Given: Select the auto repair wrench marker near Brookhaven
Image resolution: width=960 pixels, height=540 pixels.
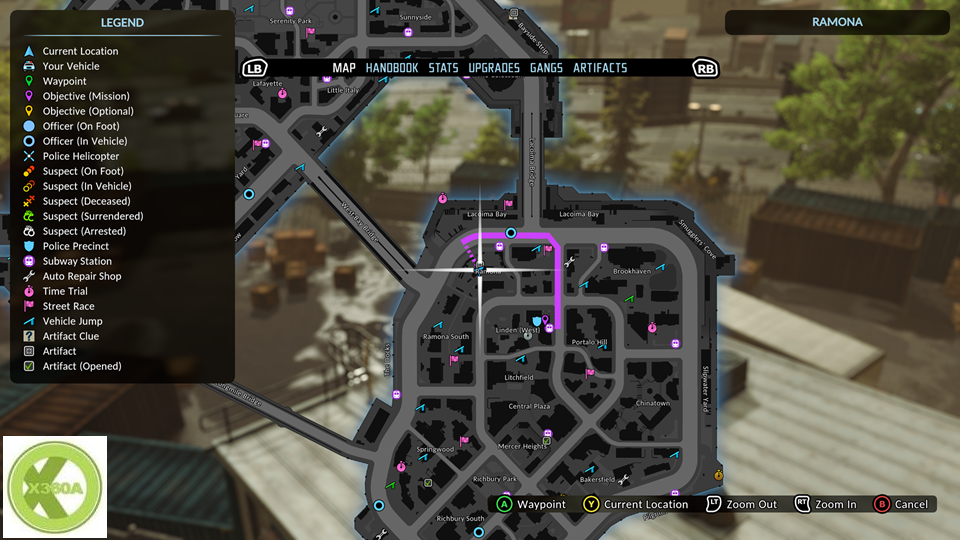Looking at the screenshot, I should 570,262.
